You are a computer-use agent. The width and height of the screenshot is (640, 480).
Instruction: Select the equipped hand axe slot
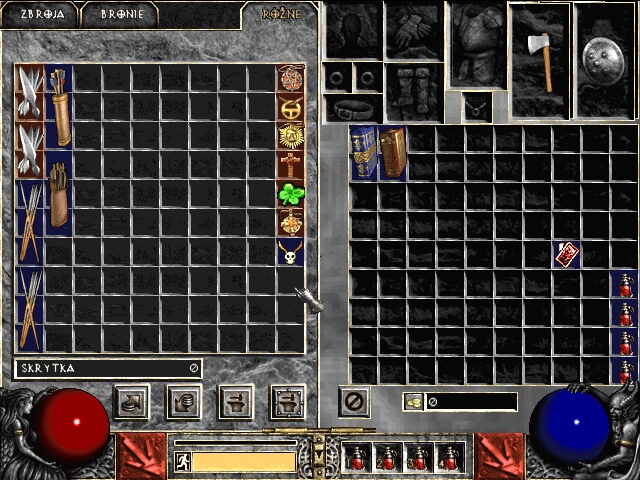[x=539, y=47]
